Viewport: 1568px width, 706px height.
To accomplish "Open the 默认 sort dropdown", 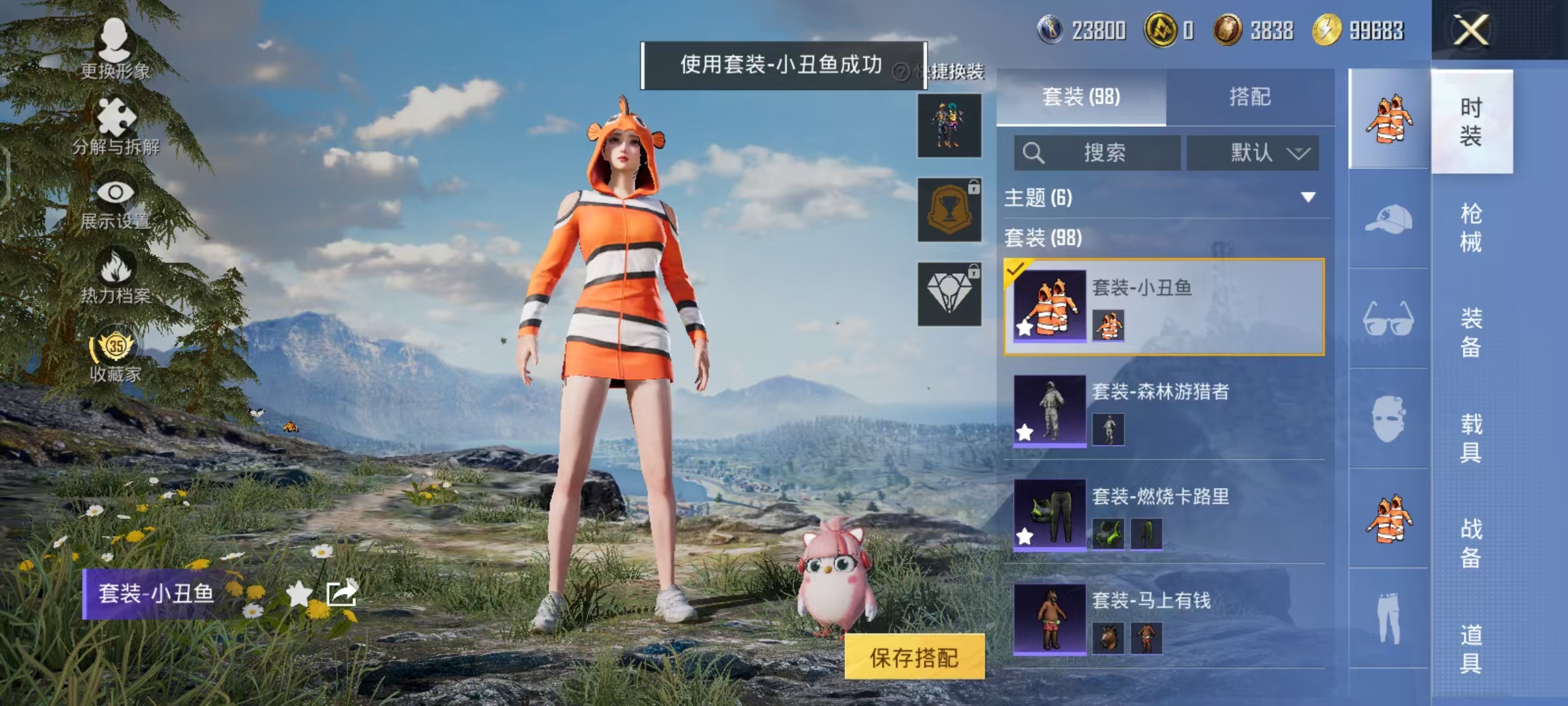I will pos(1252,152).
